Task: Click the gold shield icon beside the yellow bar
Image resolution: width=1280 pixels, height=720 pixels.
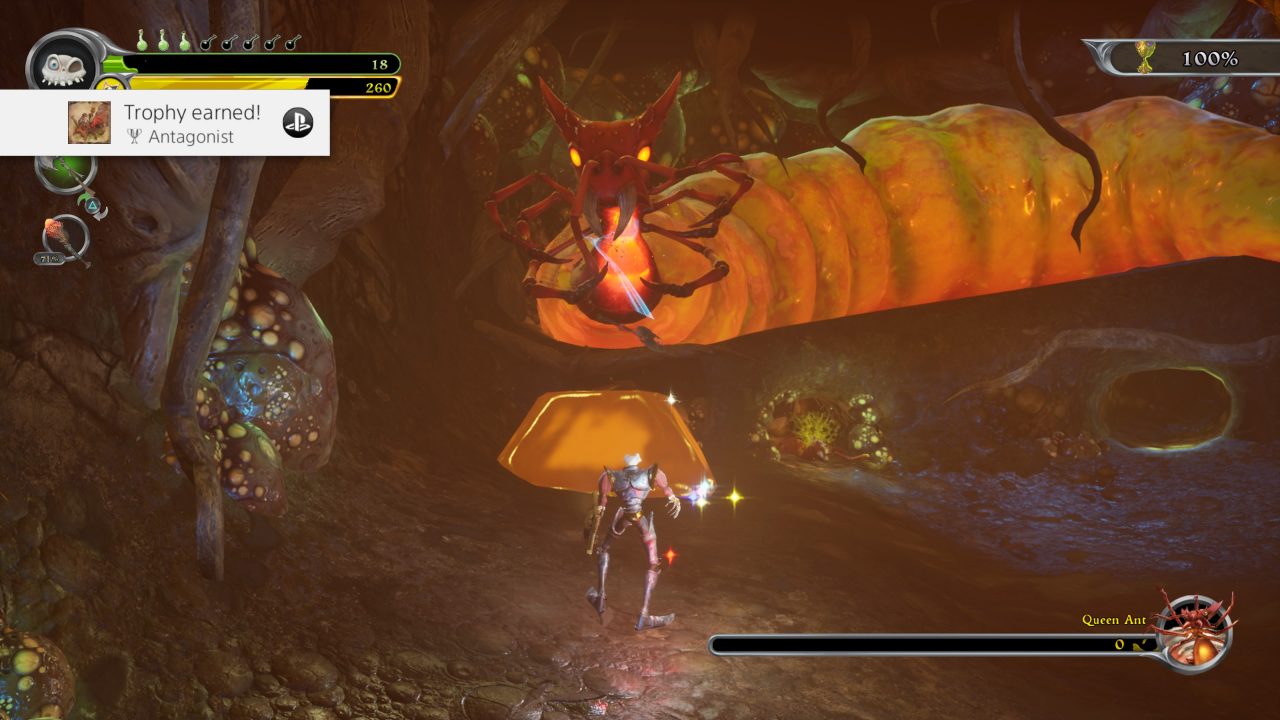Action: pos(112,85)
